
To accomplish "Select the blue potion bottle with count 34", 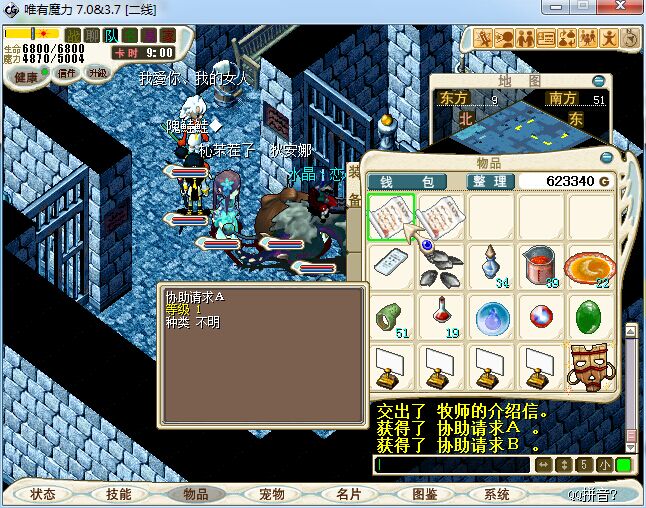I will coord(490,267).
